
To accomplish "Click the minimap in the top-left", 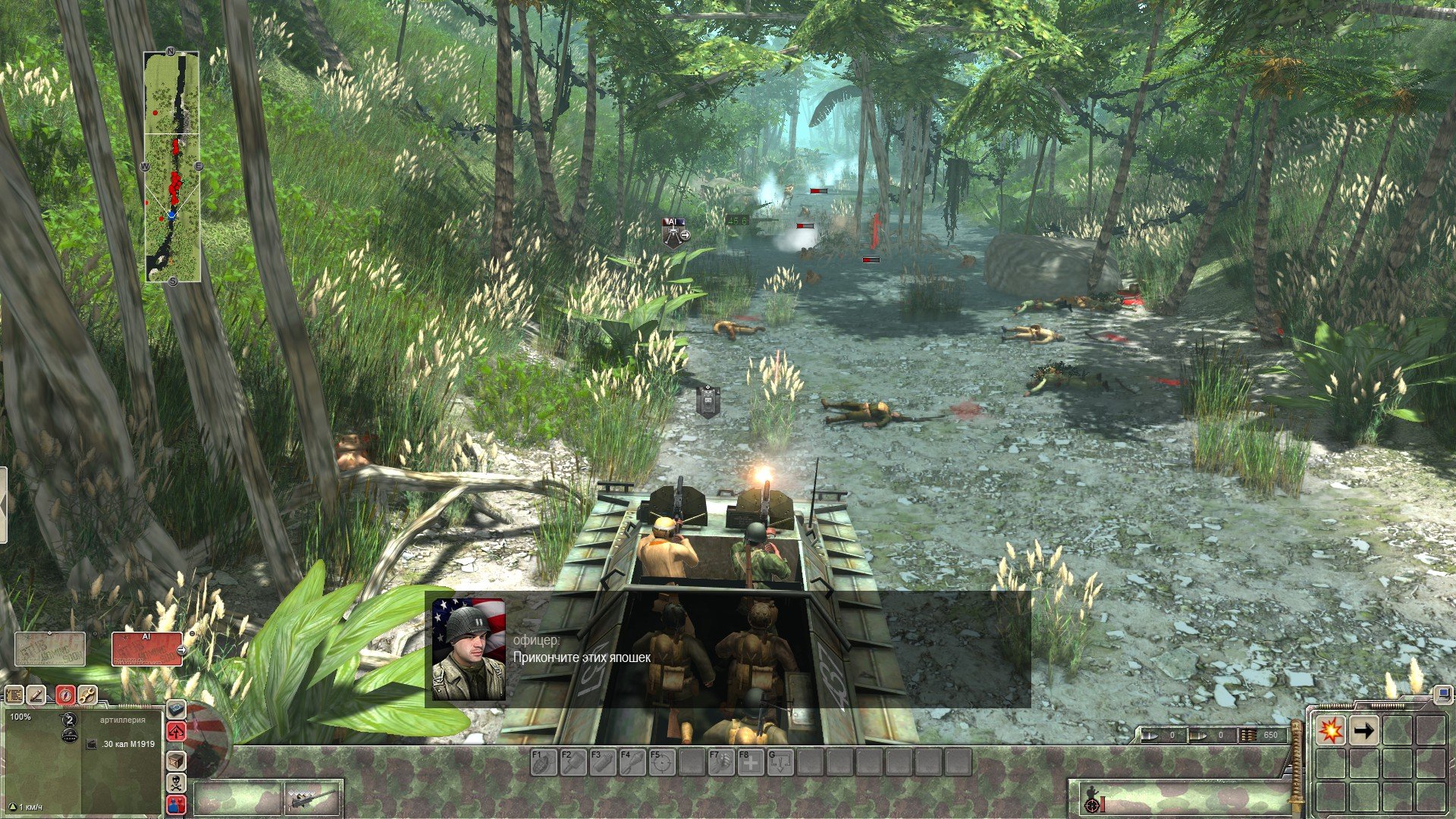I will [172, 167].
